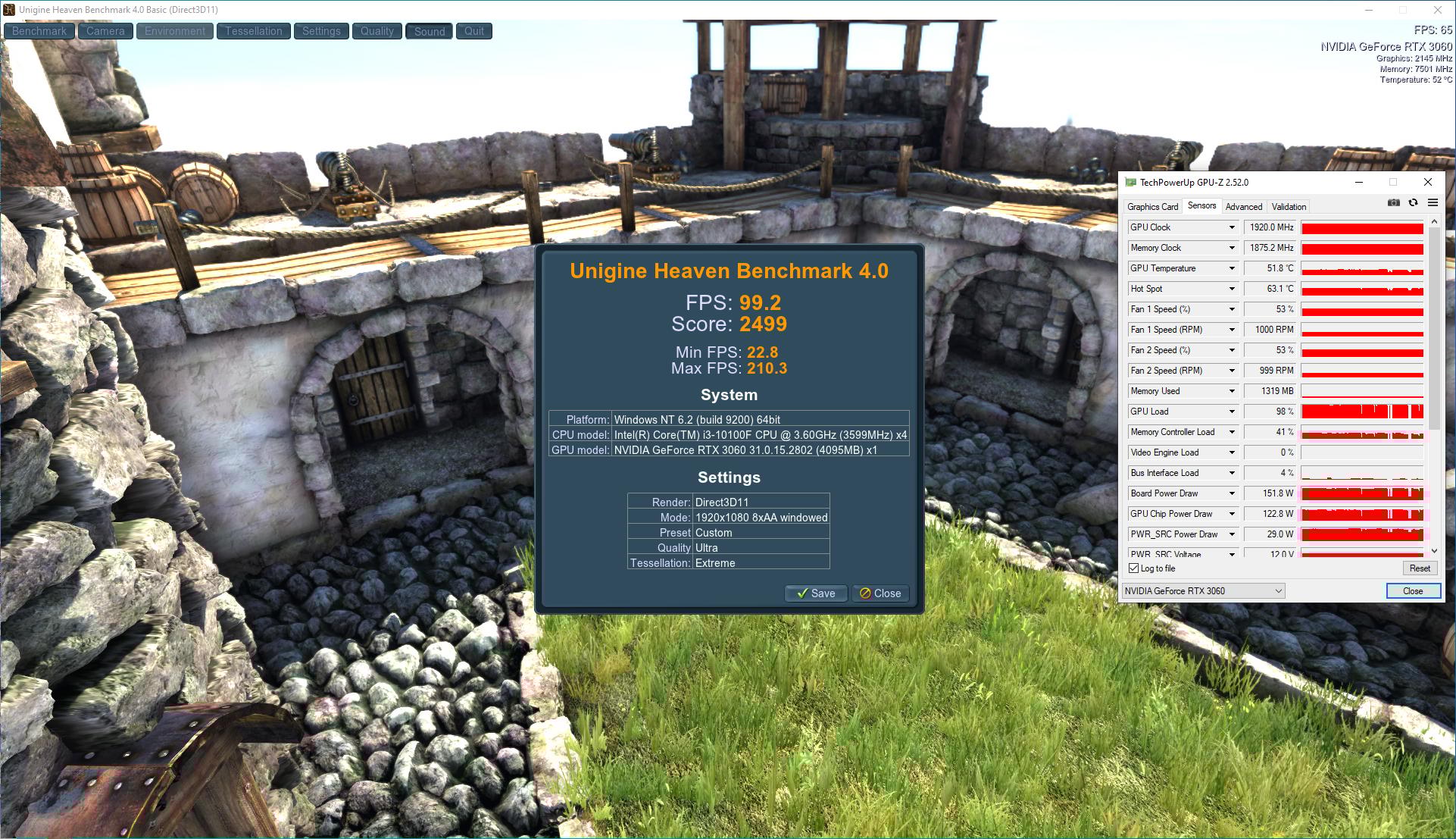Select the Camera menu
This screenshot has height=839, width=1456.
tap(105, 31)
